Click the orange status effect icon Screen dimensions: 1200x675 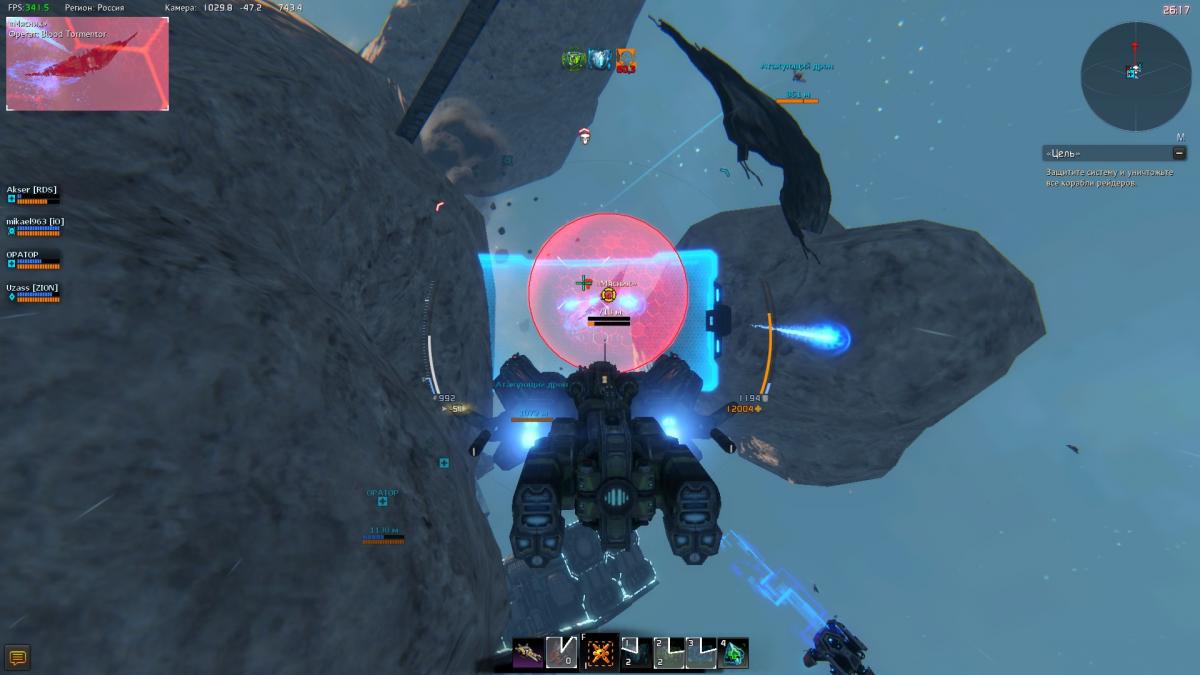[625, 60]
